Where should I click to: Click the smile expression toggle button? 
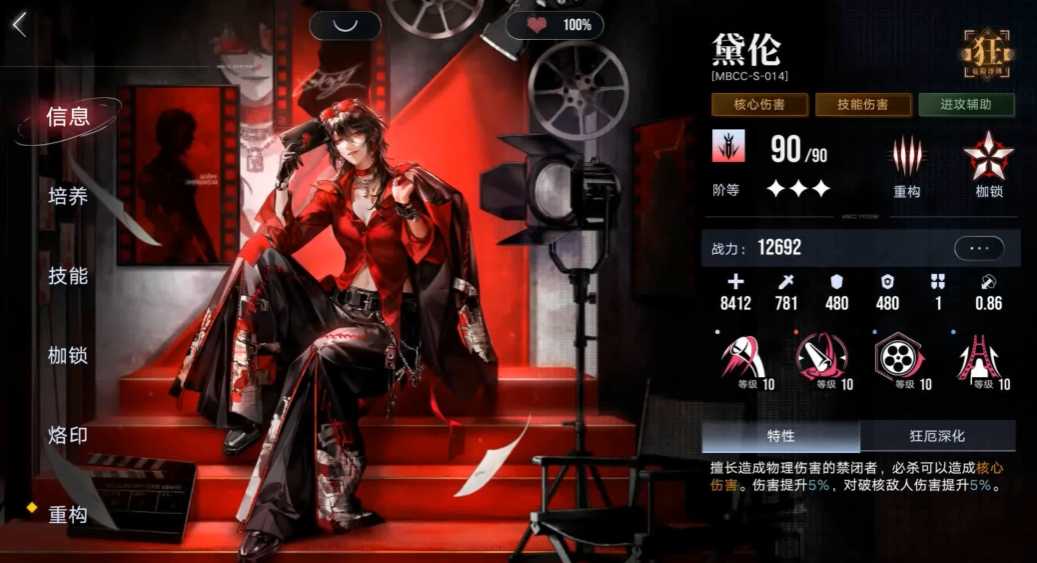point(344,25)
